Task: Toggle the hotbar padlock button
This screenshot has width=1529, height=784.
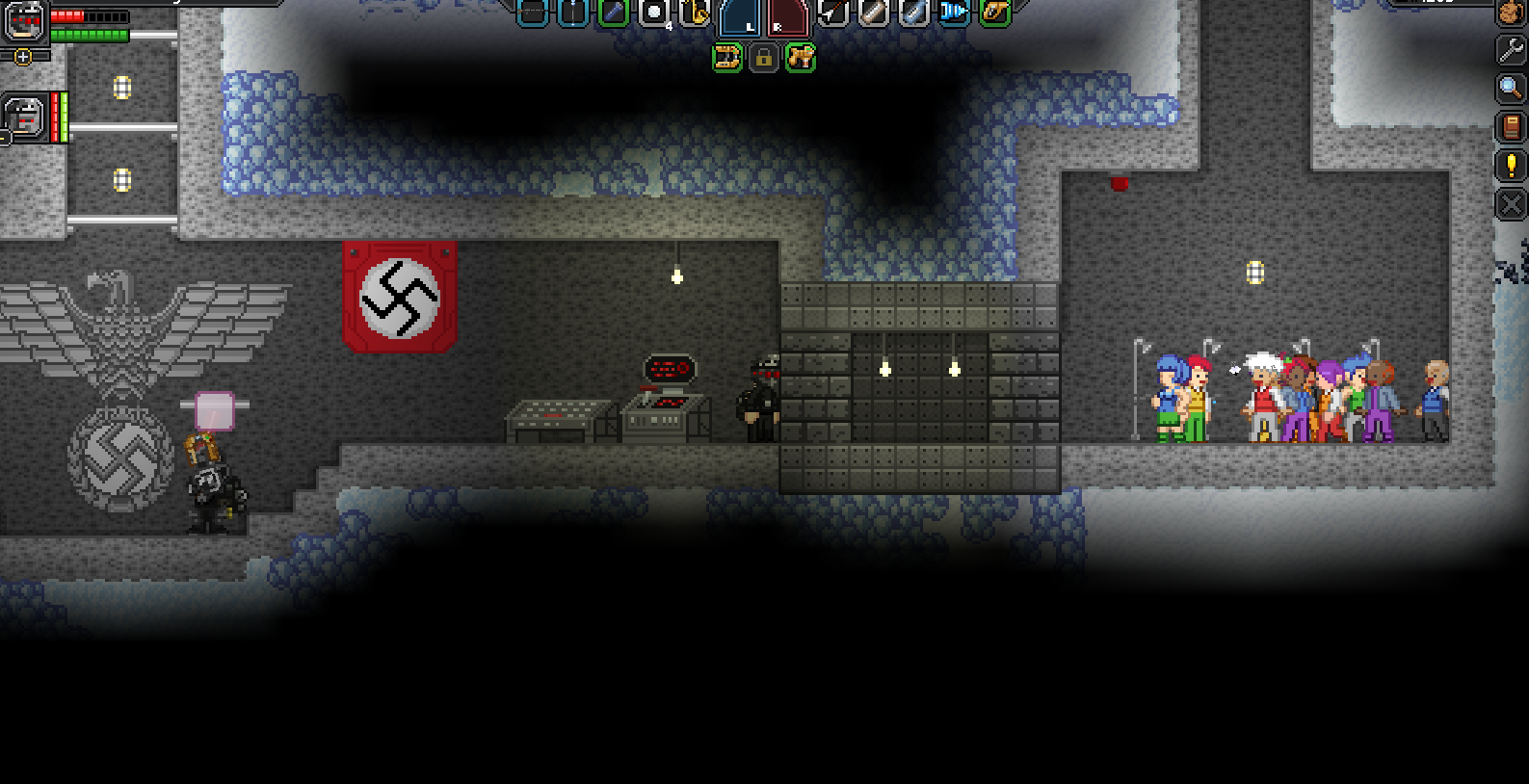Action: point(763,59)
